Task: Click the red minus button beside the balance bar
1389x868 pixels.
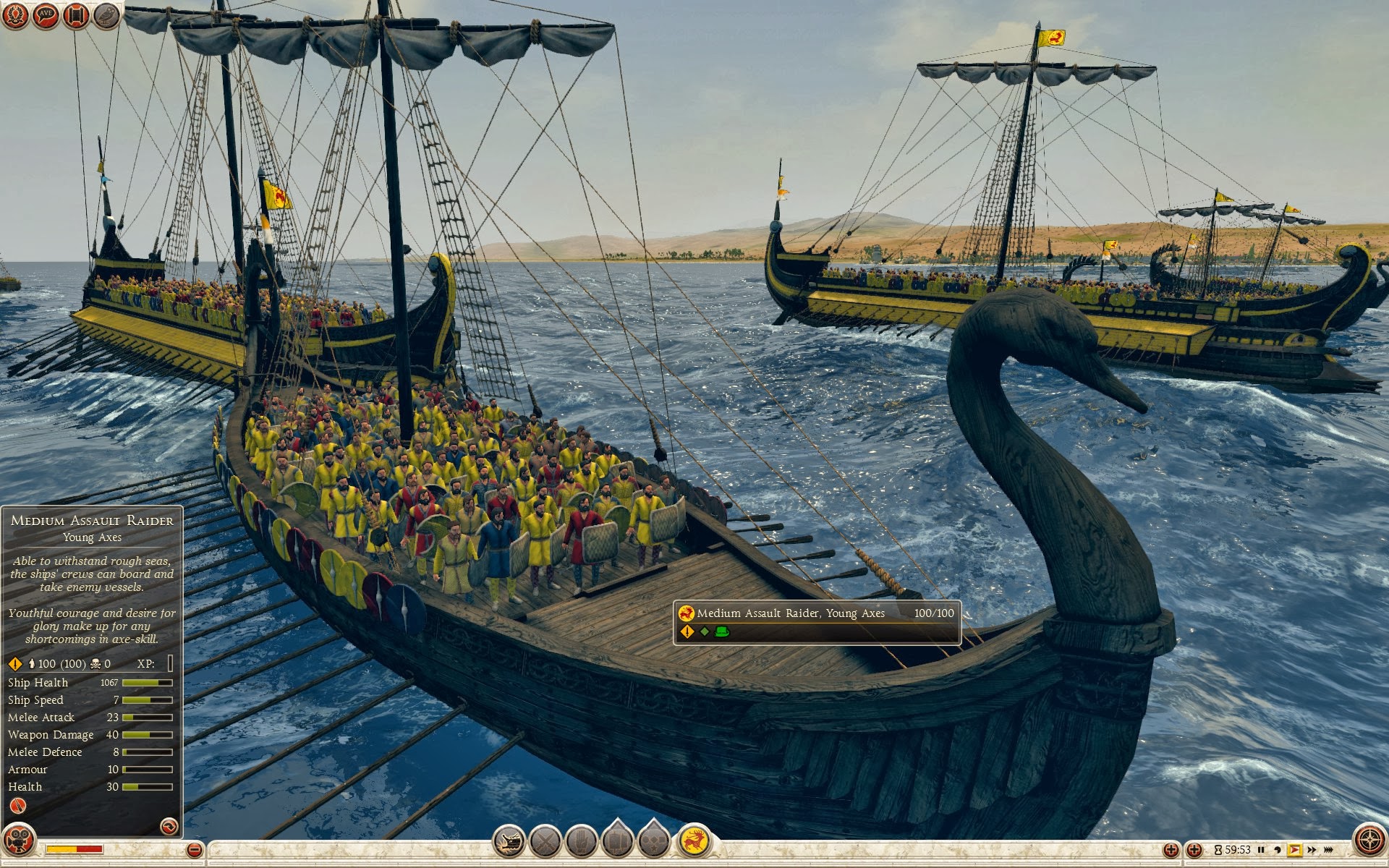Action: 194,850
